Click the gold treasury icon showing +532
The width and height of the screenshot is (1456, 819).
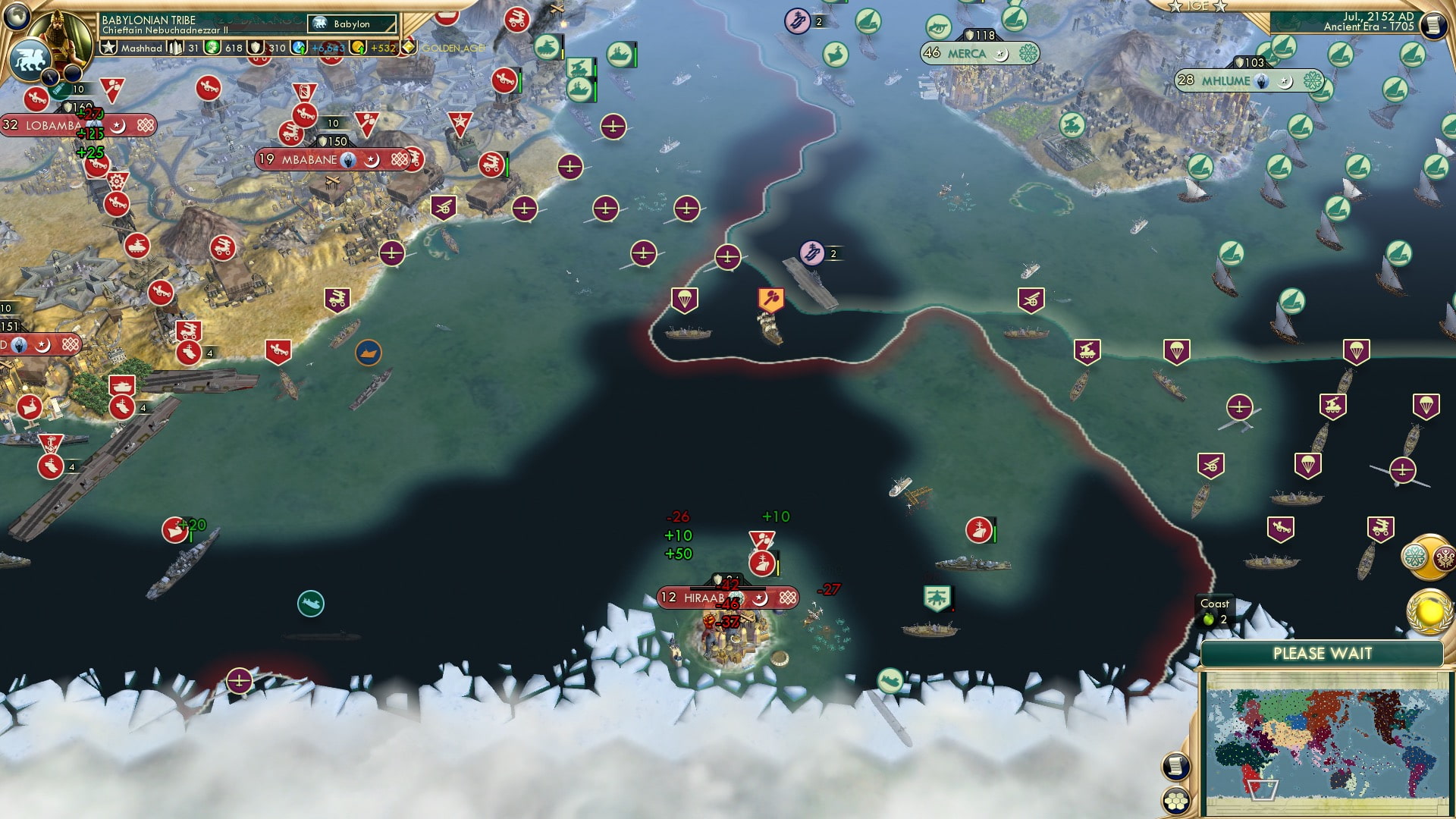[356, 47]
